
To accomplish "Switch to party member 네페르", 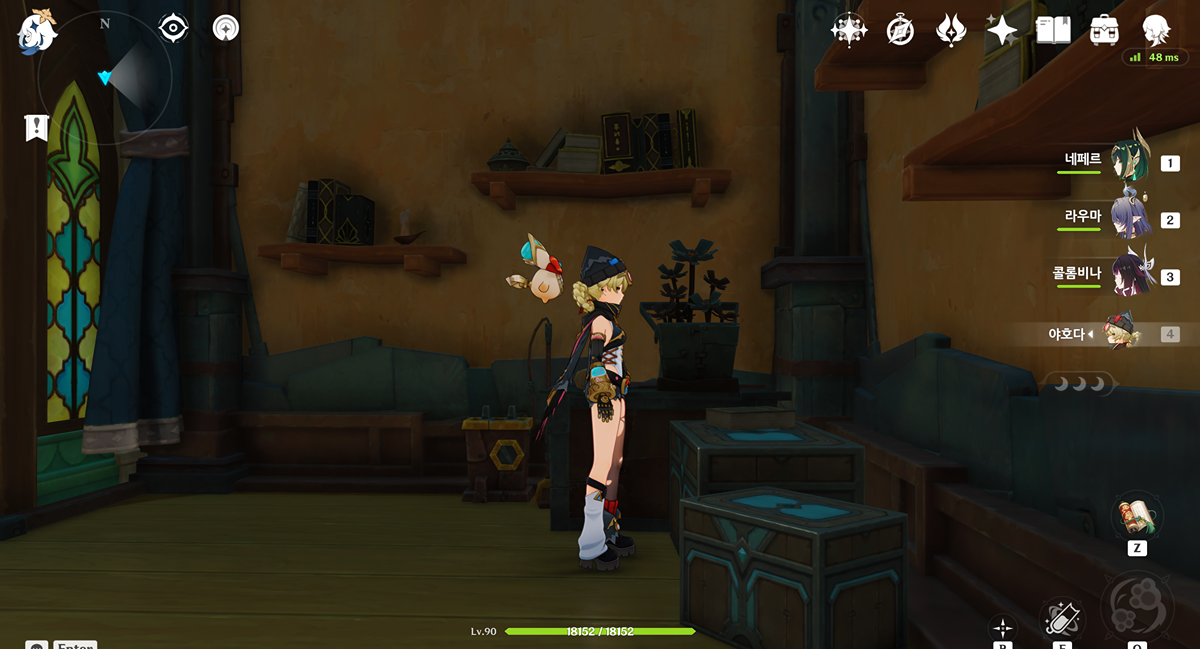I will 1131,160.
